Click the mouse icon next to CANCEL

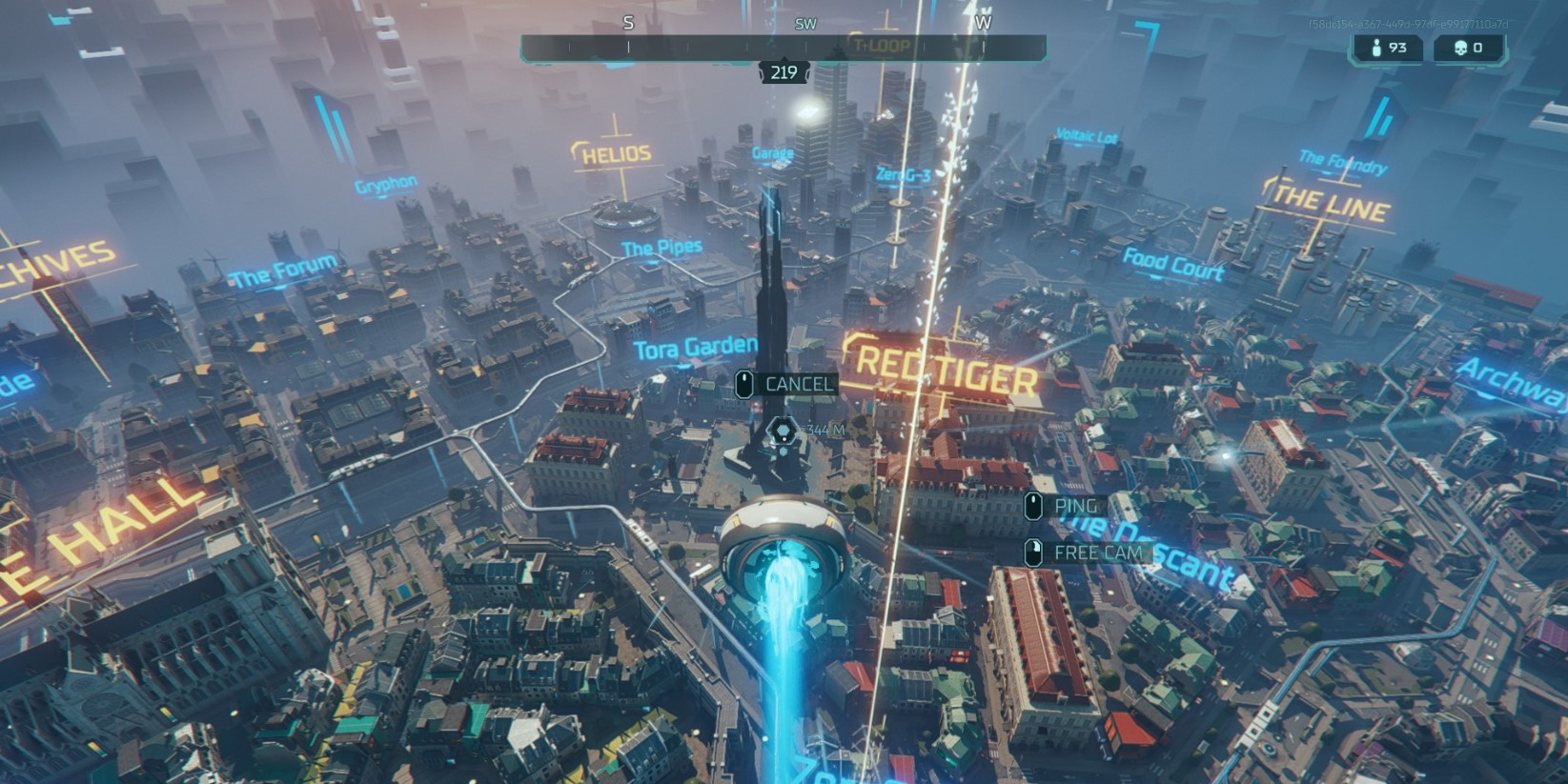(743, 384)
